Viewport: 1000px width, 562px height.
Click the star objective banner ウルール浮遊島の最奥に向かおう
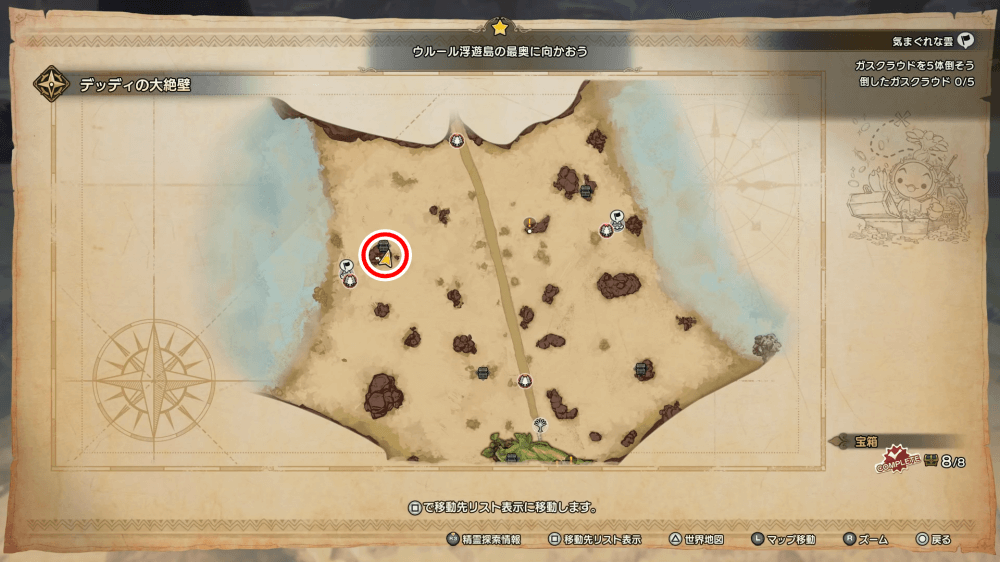500,50
